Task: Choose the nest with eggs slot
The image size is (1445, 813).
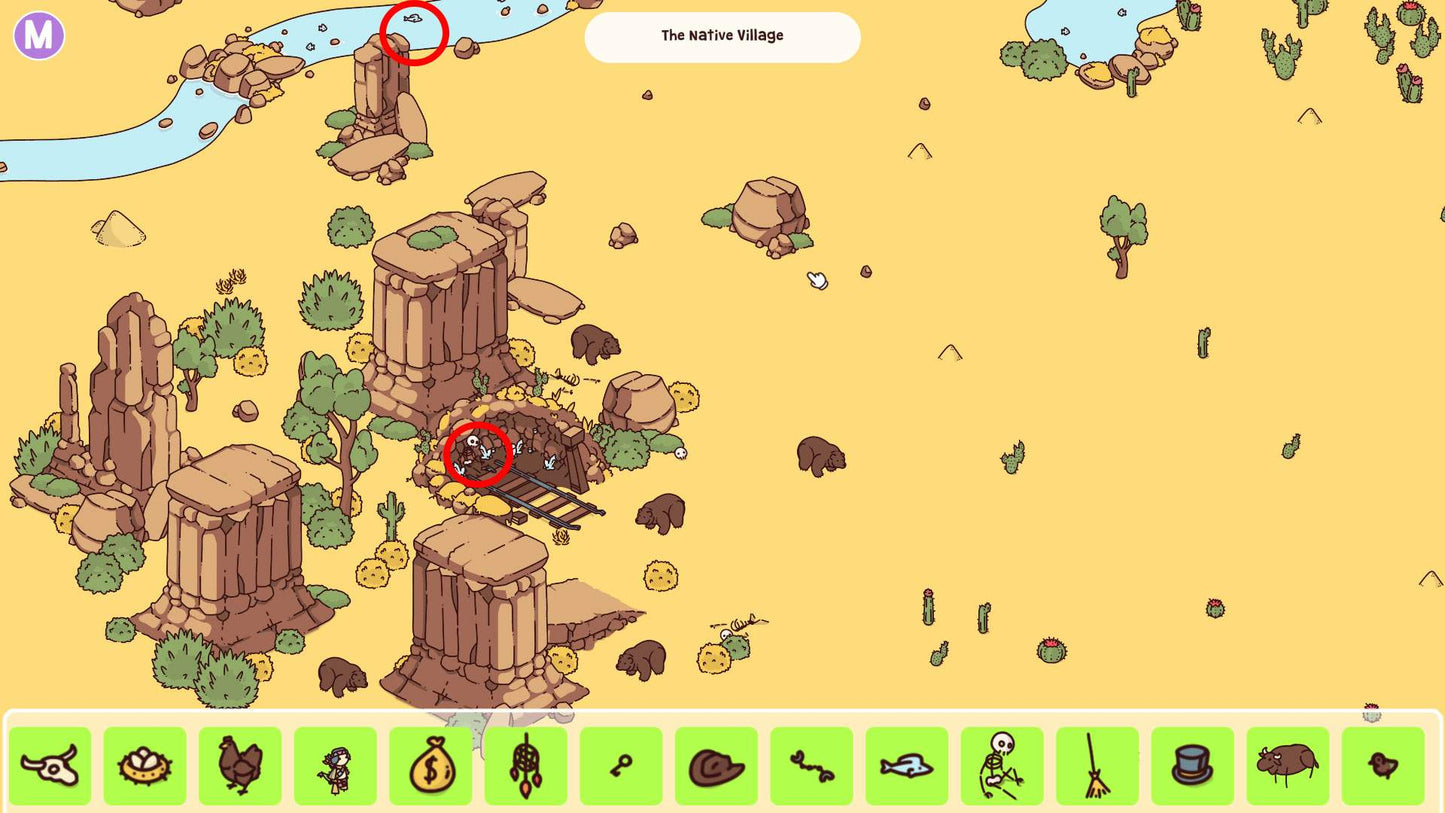Action: click(145, 766)
